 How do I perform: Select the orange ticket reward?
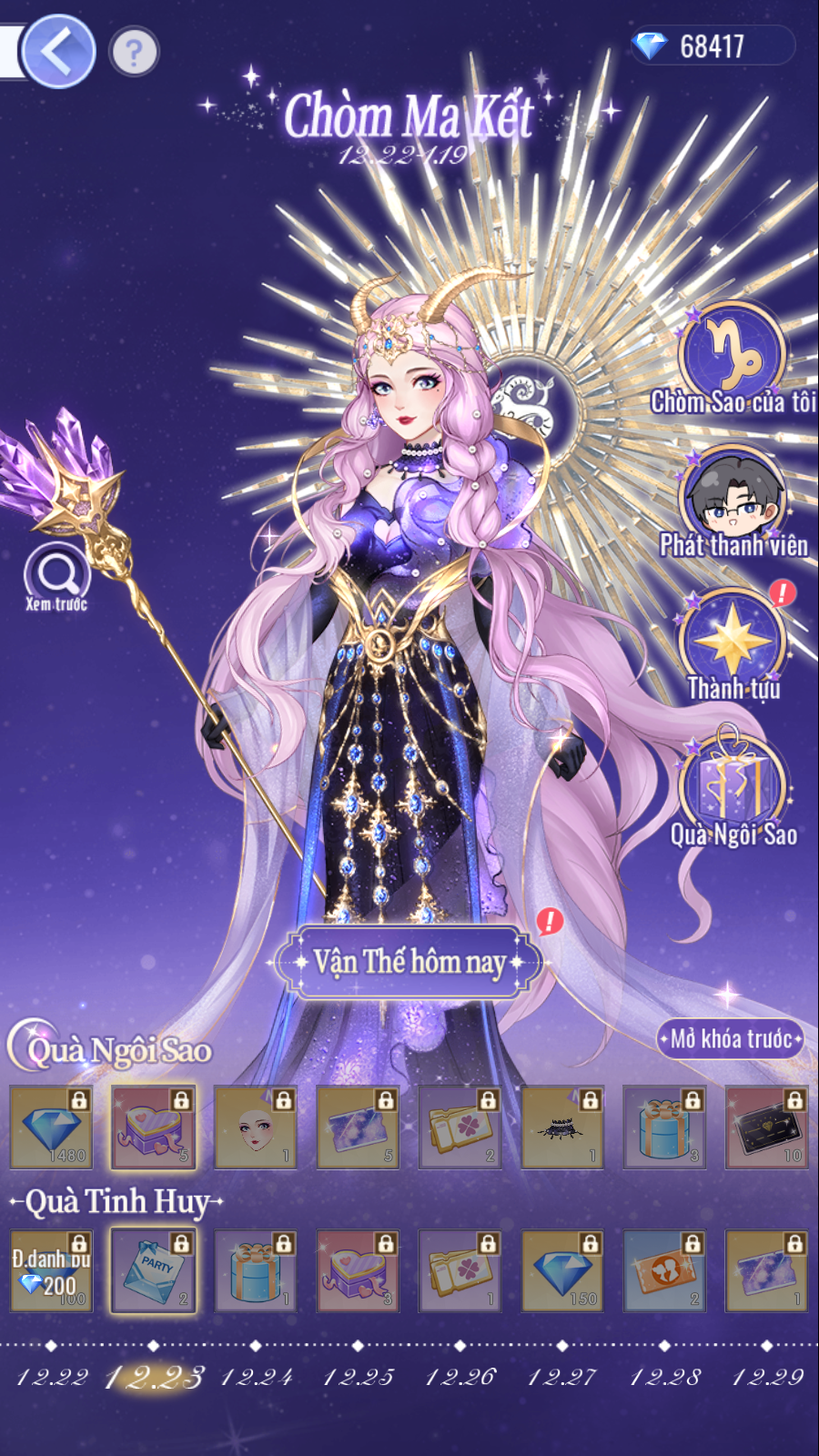(664, 1270)
